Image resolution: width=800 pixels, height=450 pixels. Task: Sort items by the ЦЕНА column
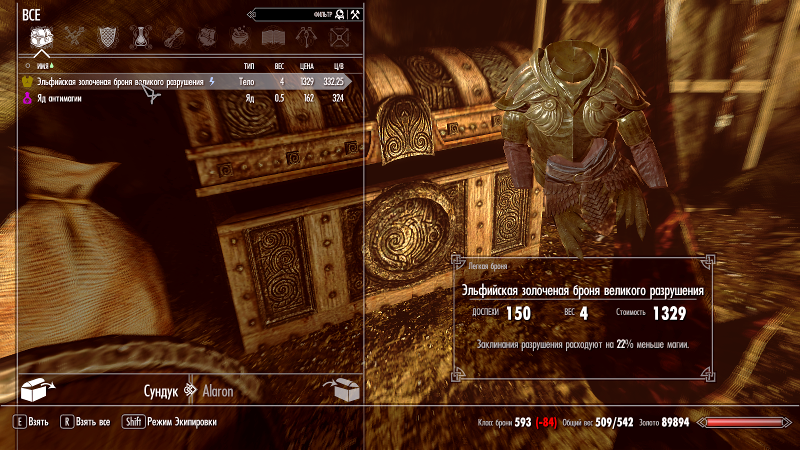(x=306, y=65)
